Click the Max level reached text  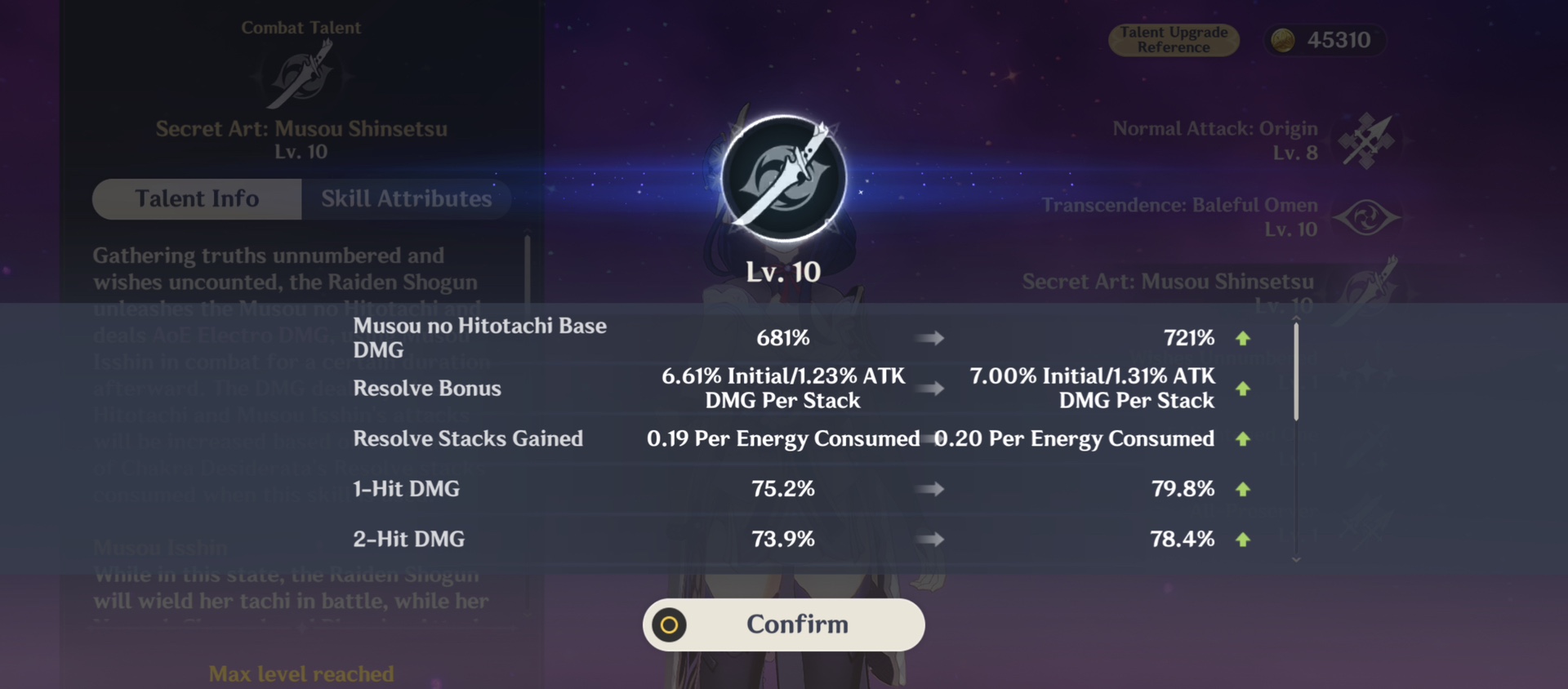301,673
